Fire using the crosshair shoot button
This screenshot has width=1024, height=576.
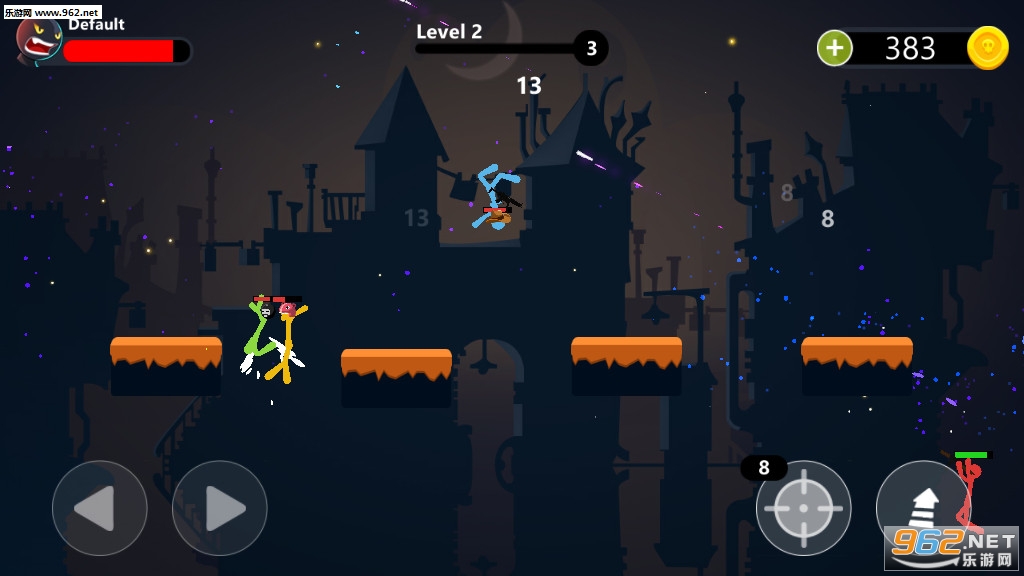(x=803, y=508)
